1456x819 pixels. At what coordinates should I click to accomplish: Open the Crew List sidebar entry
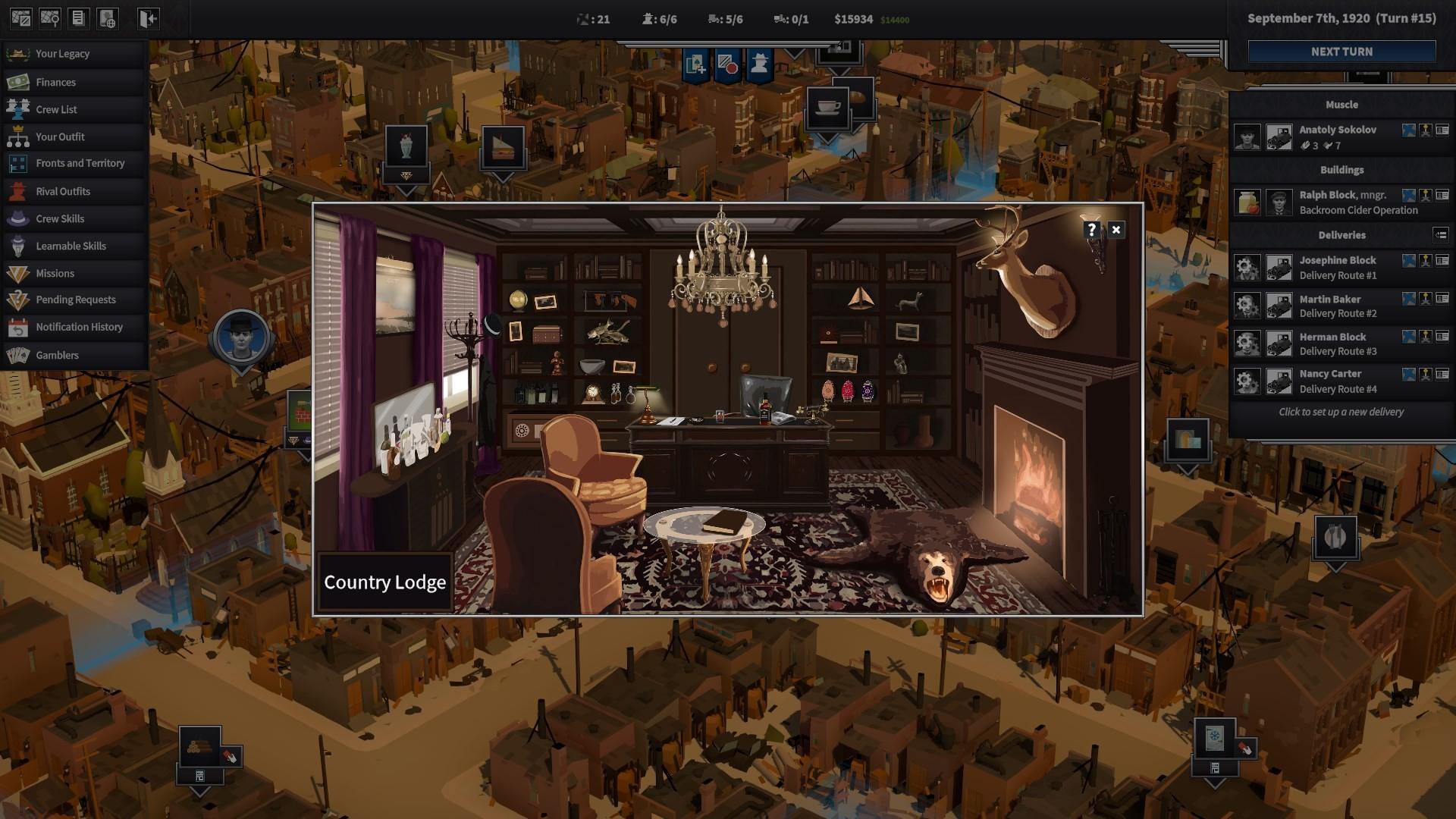(57, 109)
